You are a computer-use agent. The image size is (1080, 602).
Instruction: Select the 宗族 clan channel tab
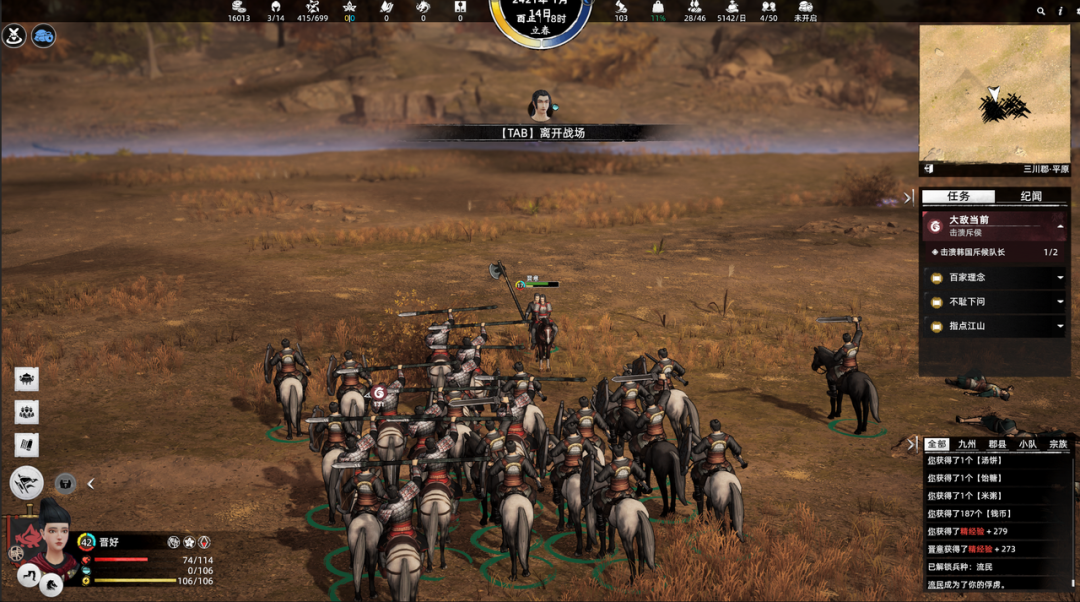coord(1057,444)
